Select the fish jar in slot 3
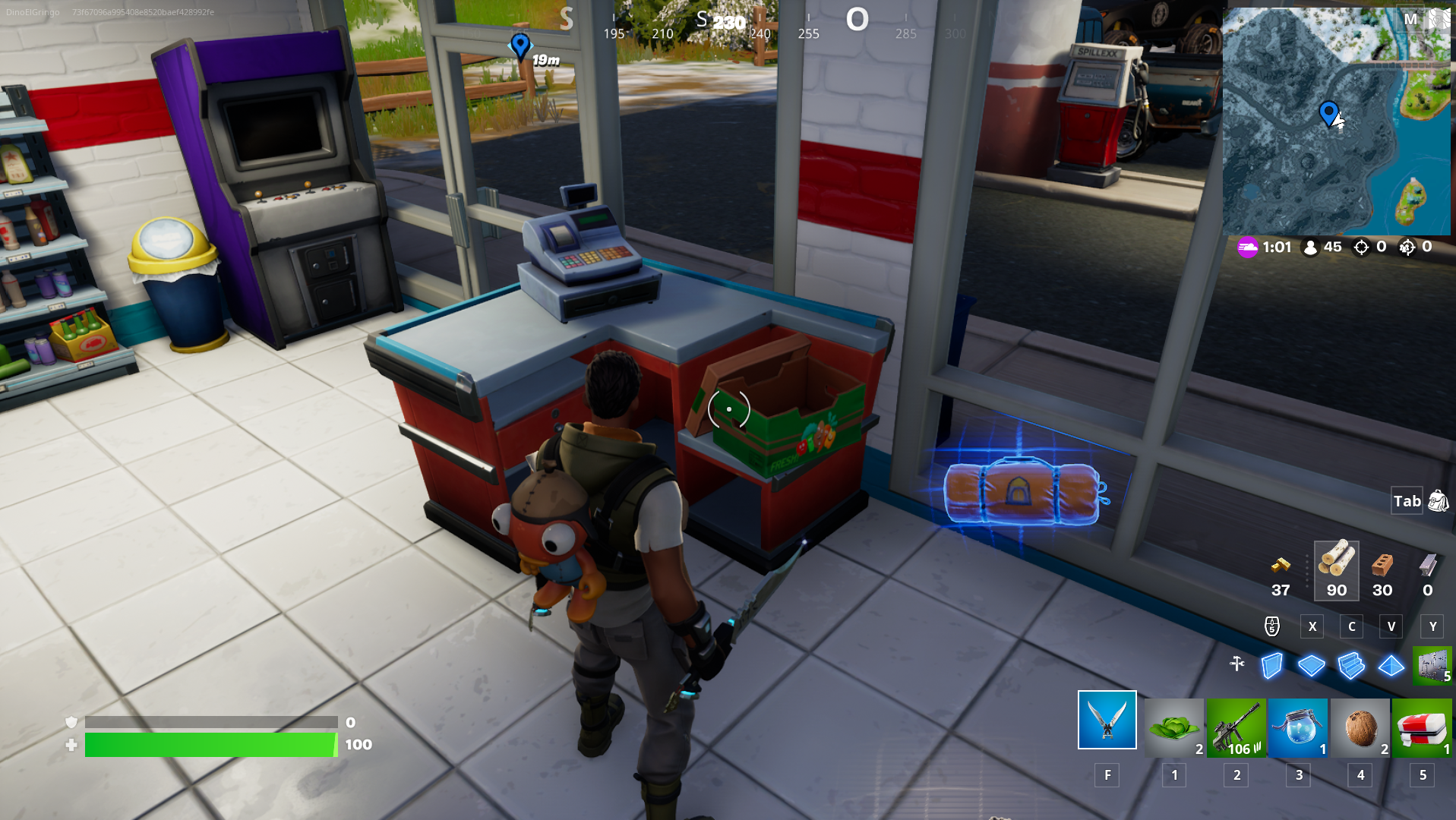This screenshot has height=820, width=1456. coord(1298,727)
